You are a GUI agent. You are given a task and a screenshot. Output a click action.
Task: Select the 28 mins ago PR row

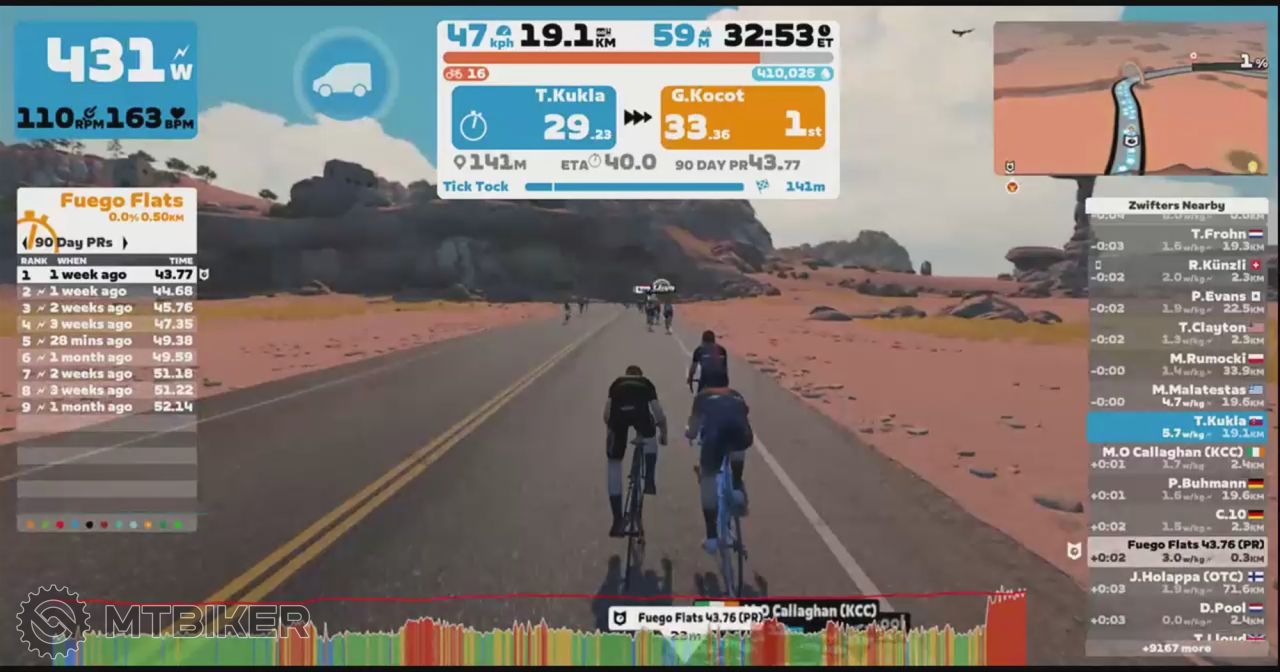(x=107, y=341)
